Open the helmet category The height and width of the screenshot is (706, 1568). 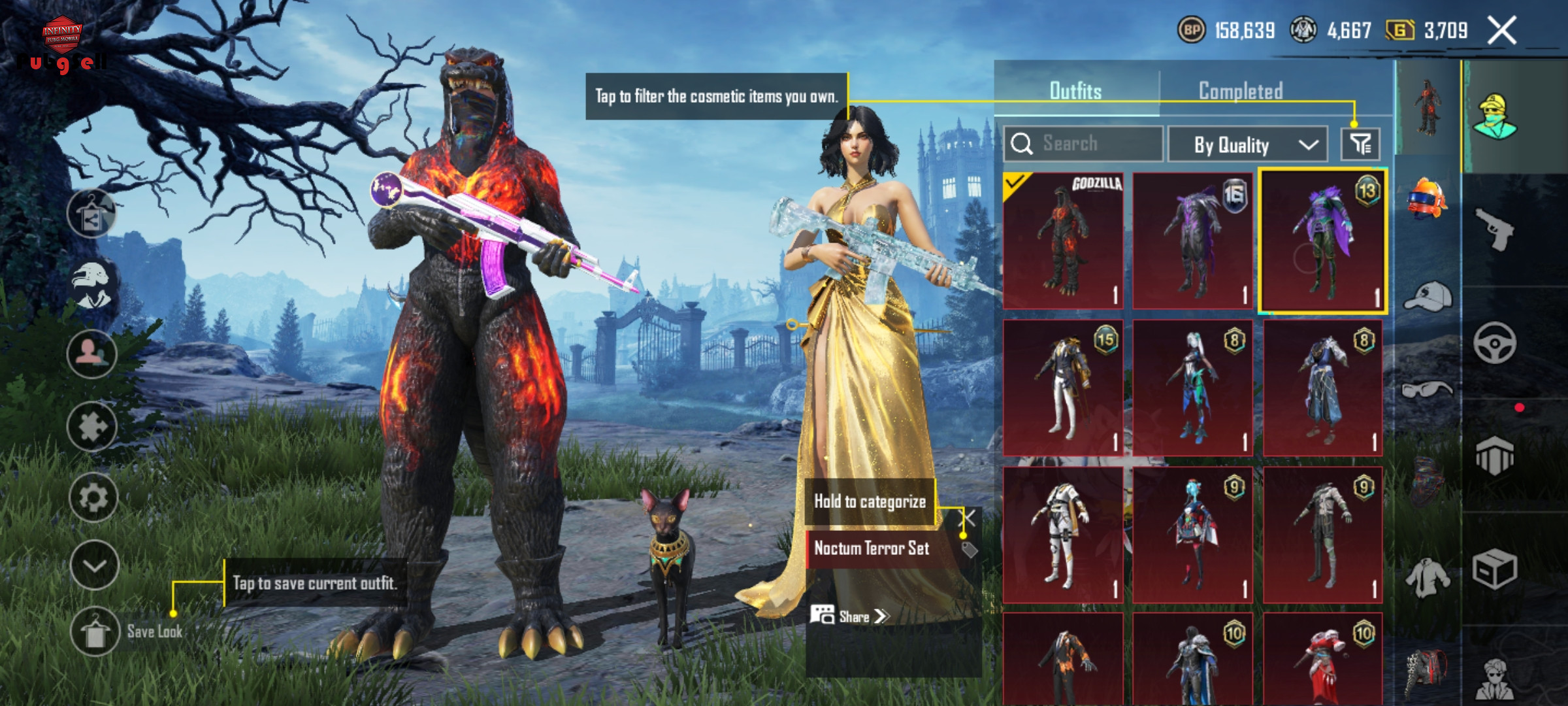[1428, 198]
